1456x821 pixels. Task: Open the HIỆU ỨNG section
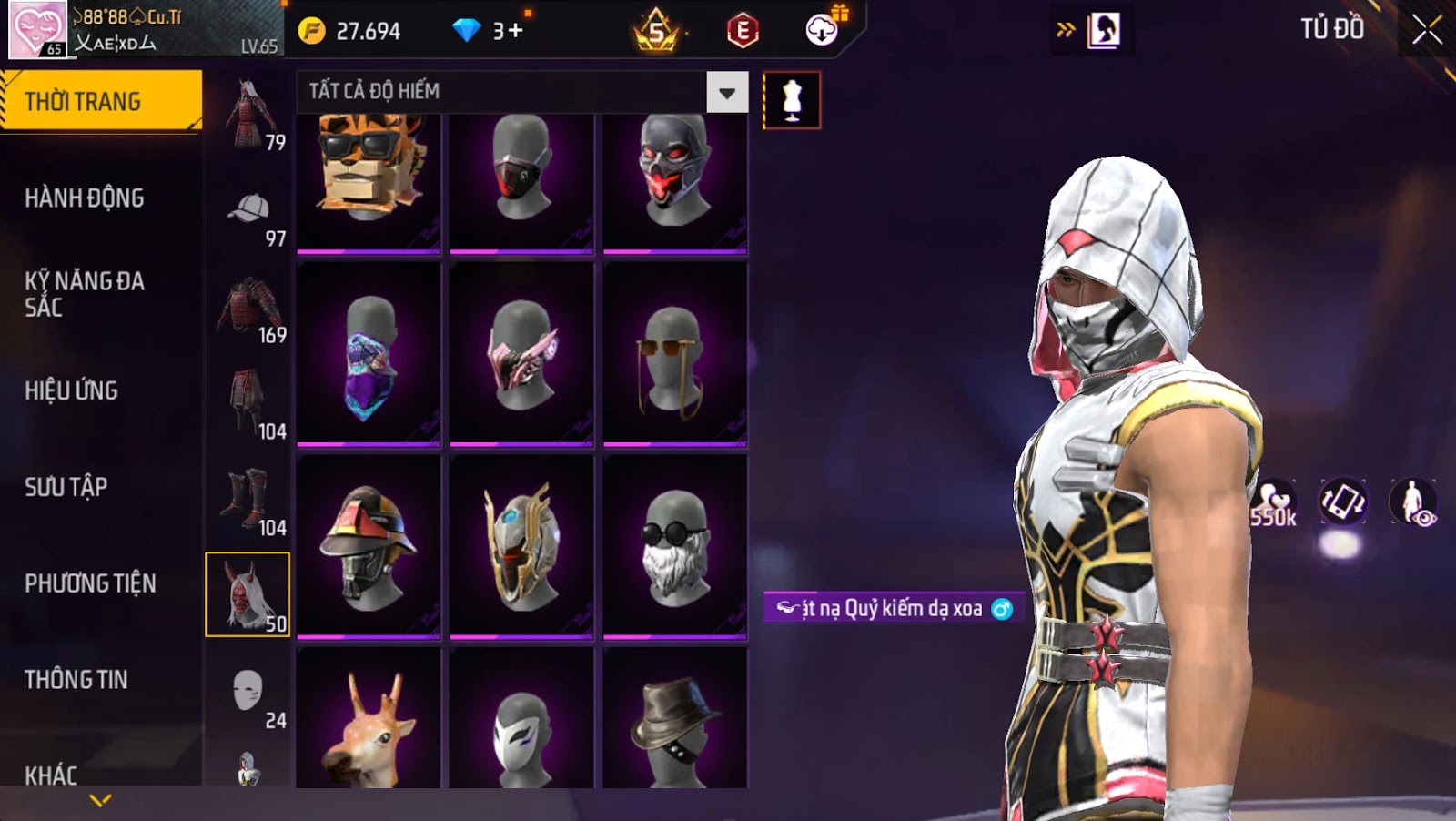point(72,390)
